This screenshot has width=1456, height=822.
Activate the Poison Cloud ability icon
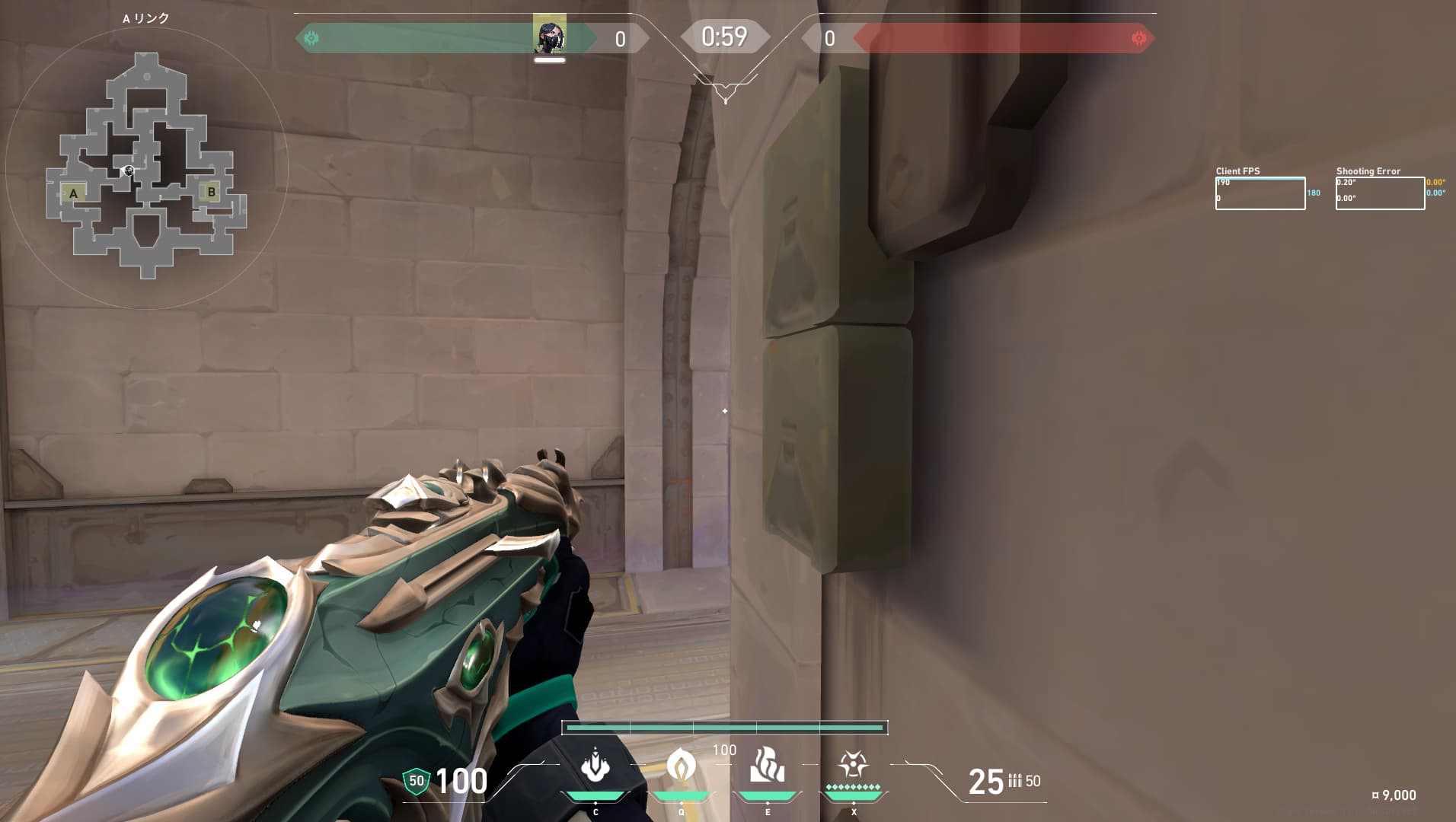(681, 766)
